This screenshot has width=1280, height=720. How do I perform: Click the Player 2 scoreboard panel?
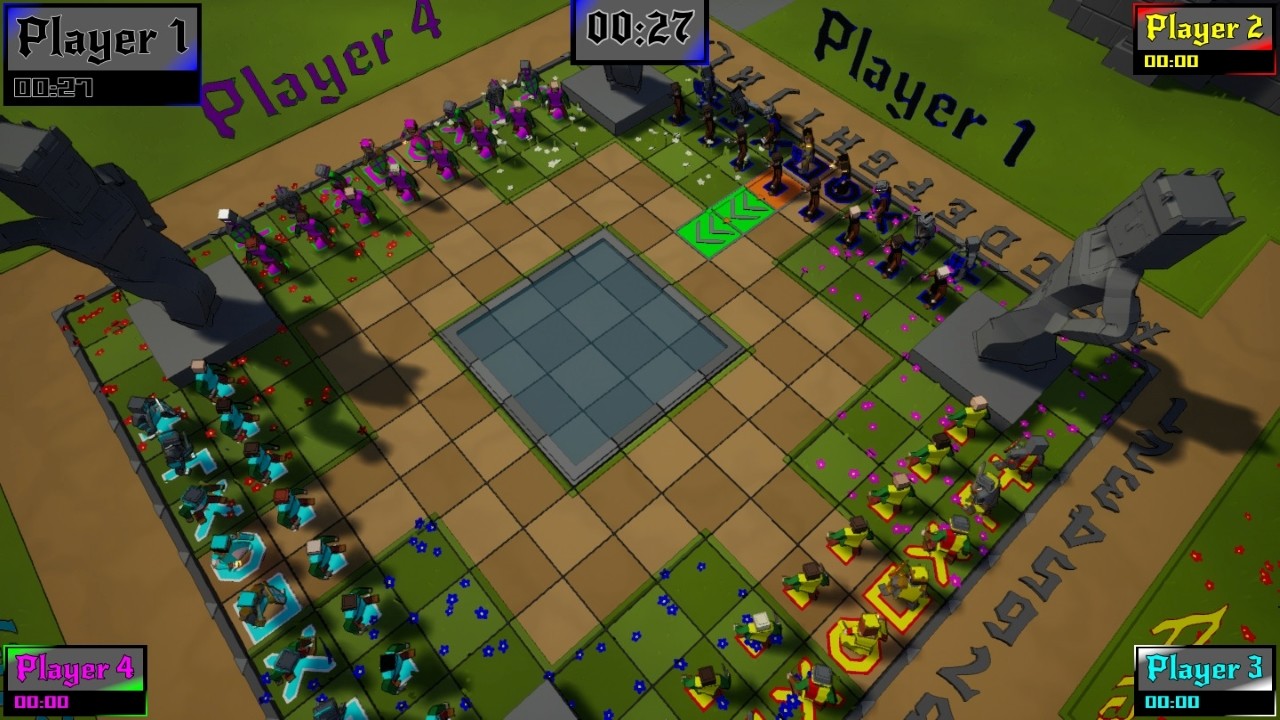tap(1203, 40)
